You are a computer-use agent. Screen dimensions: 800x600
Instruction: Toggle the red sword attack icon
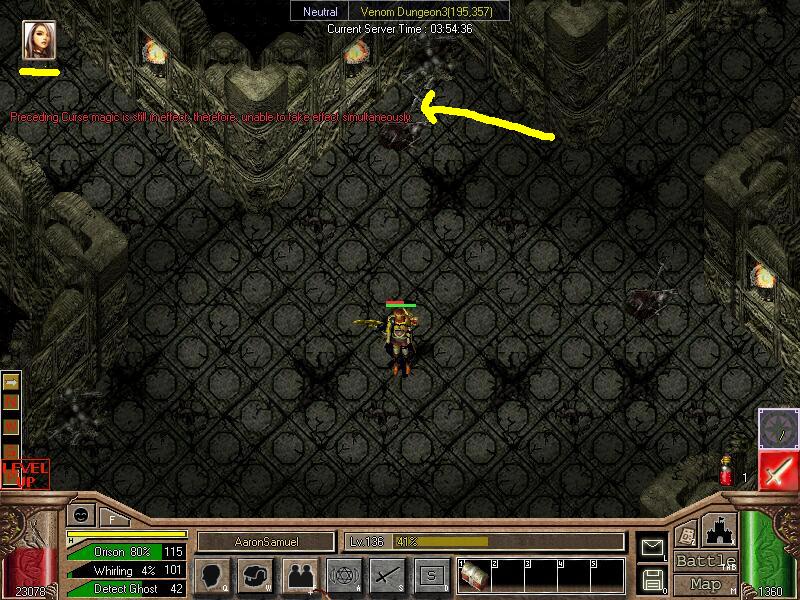click(778, 471)
